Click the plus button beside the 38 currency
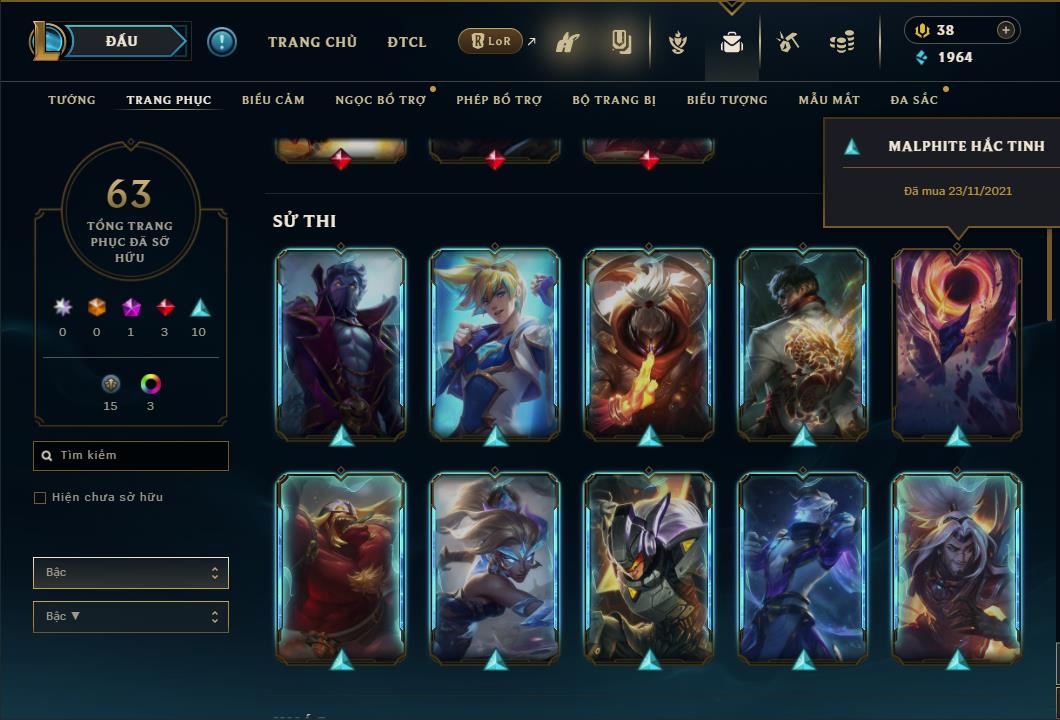This screenshot has width=1060, height=720. tap(1006, 30)
